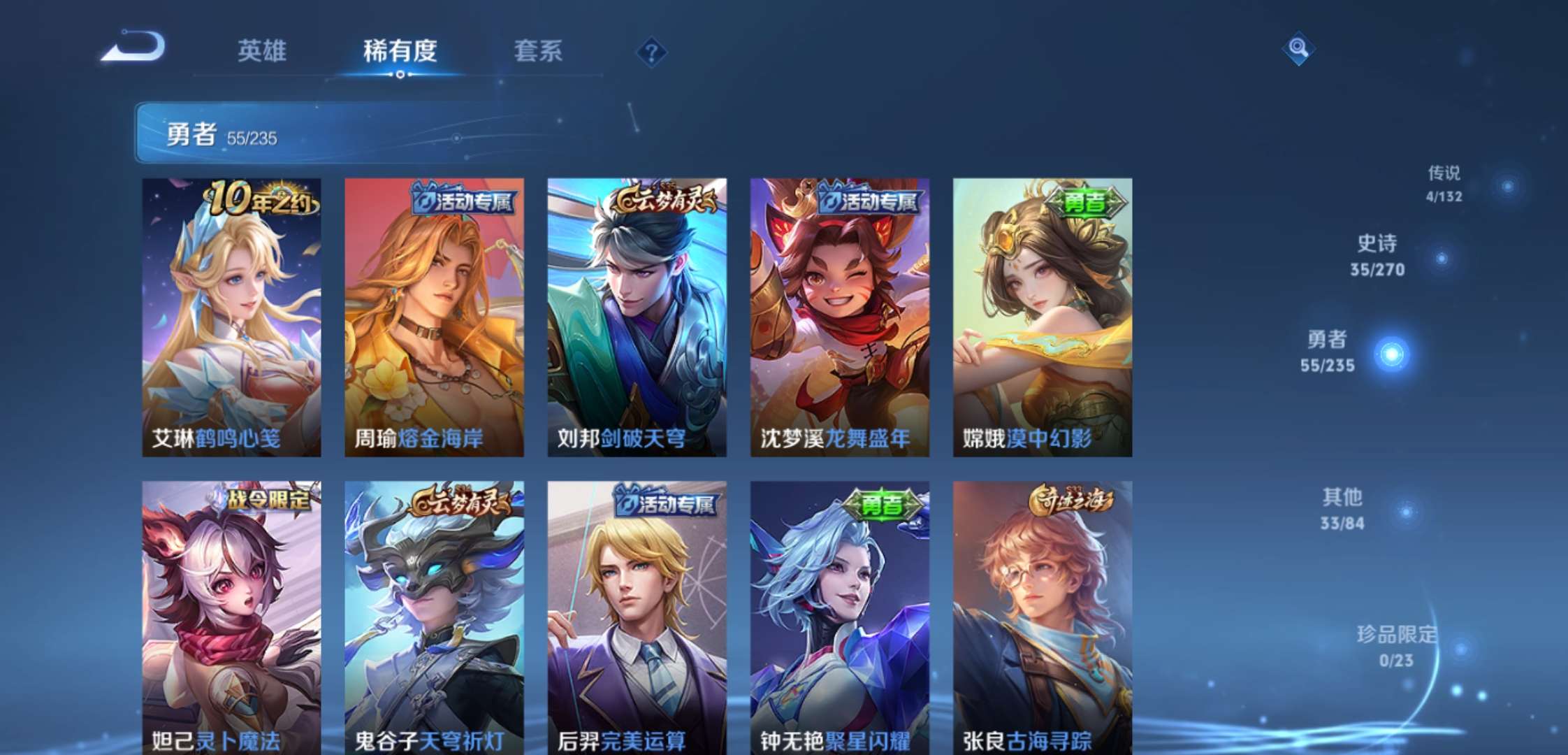
Task: Switch to the 套系 tab
Action: coord(538,50)
